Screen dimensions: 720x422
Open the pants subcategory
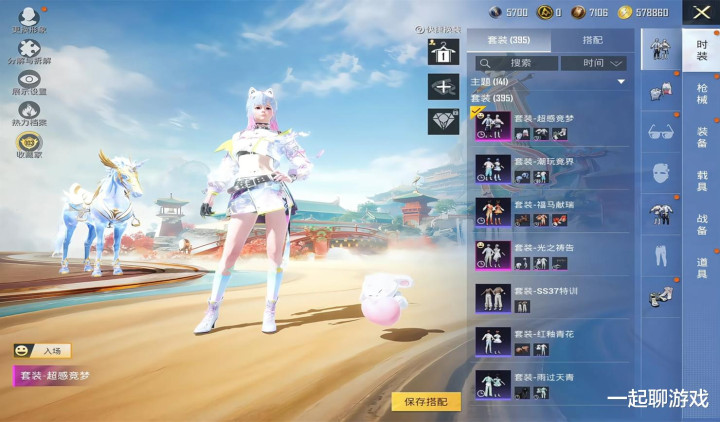(x=659, y=256)
